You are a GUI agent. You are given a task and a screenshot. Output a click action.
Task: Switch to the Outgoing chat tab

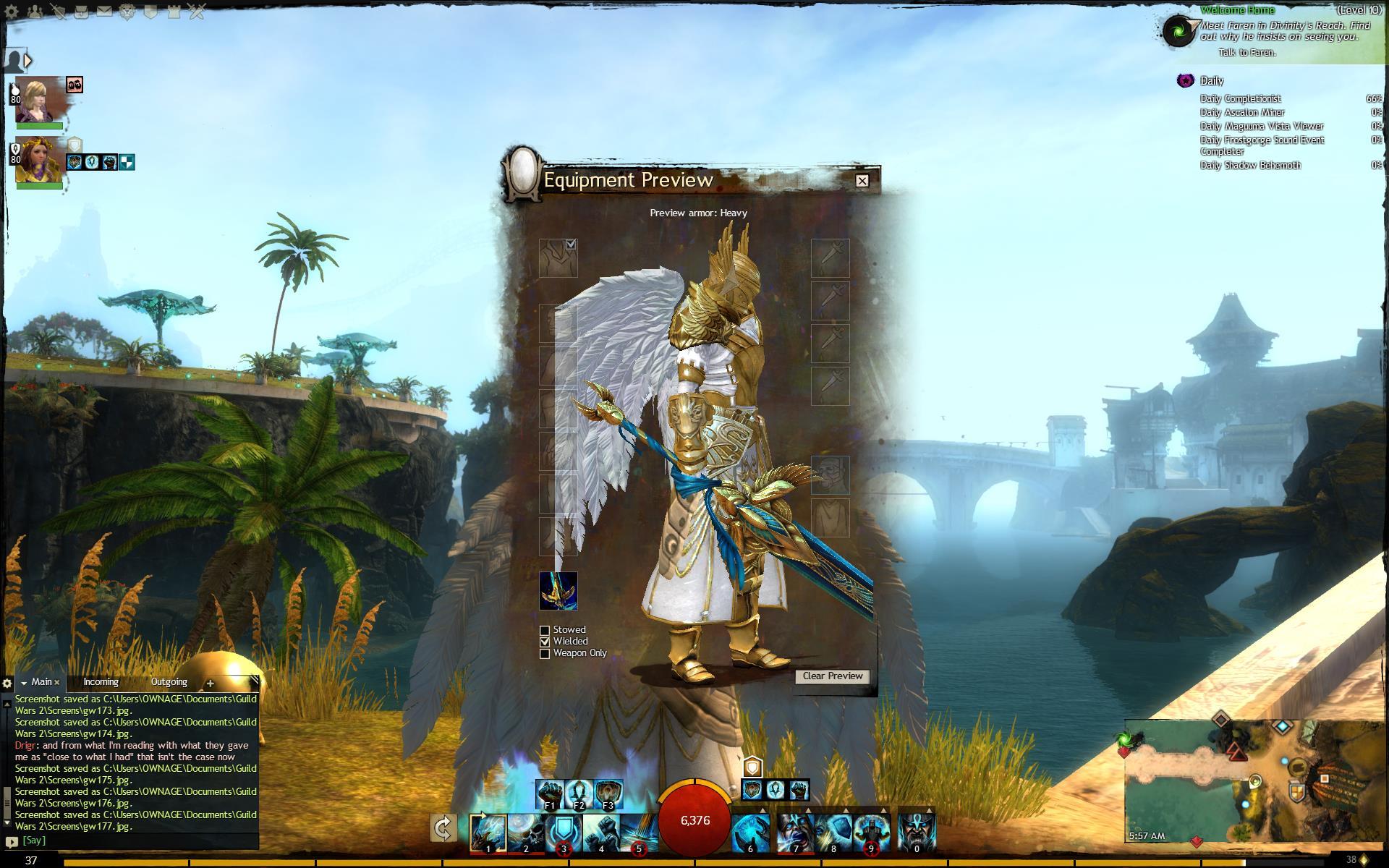point(169,682)
